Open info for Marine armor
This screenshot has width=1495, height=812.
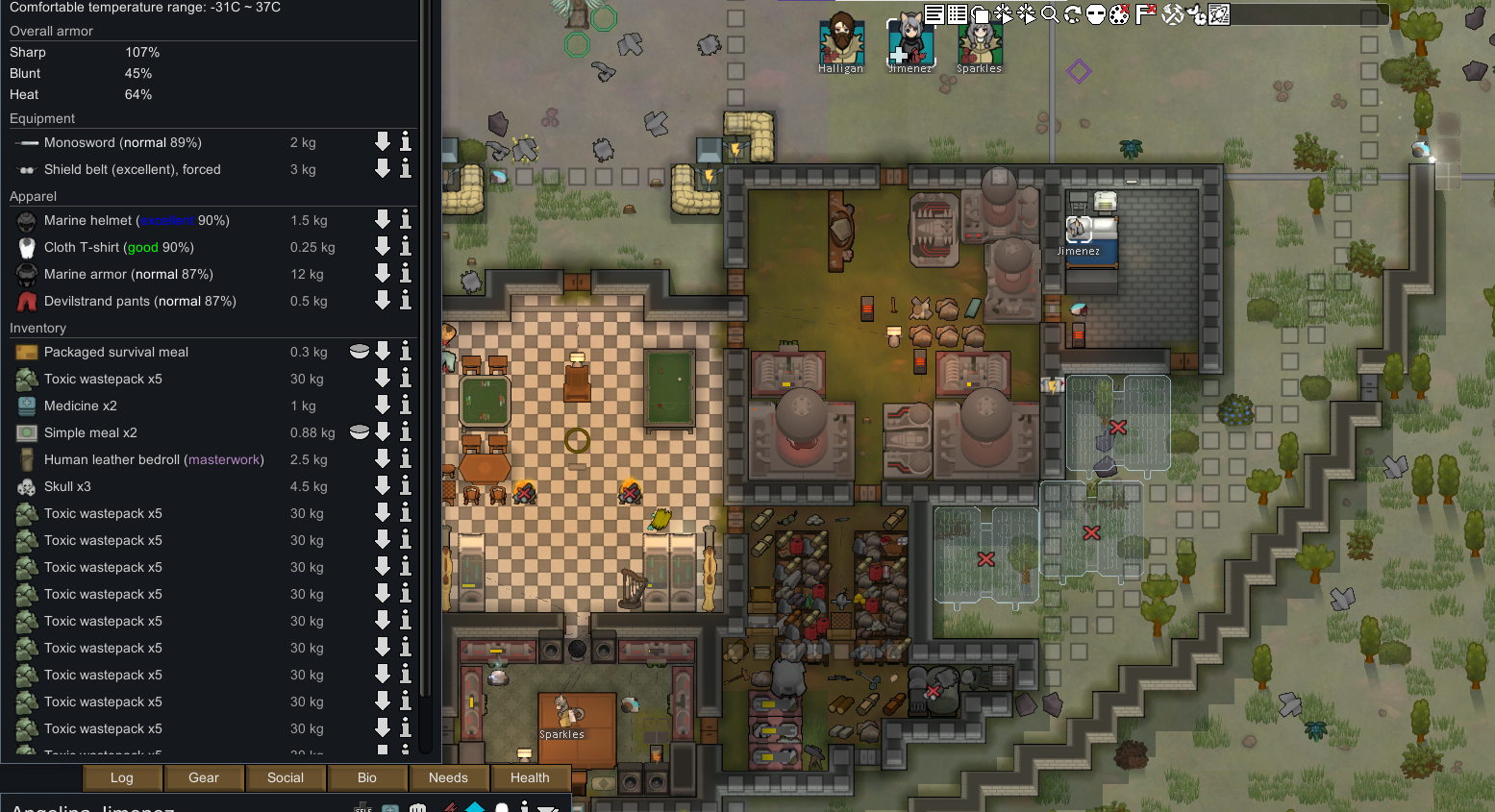click(406, 274)
